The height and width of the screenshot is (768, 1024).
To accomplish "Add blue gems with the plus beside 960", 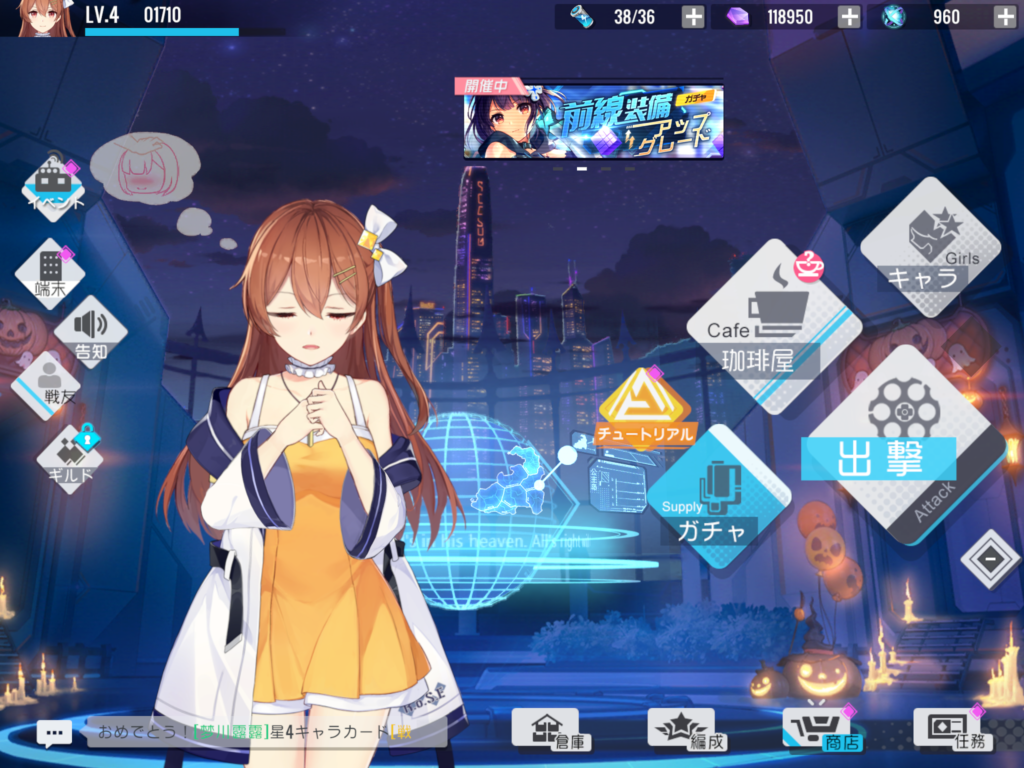I will click(1004, 16).
